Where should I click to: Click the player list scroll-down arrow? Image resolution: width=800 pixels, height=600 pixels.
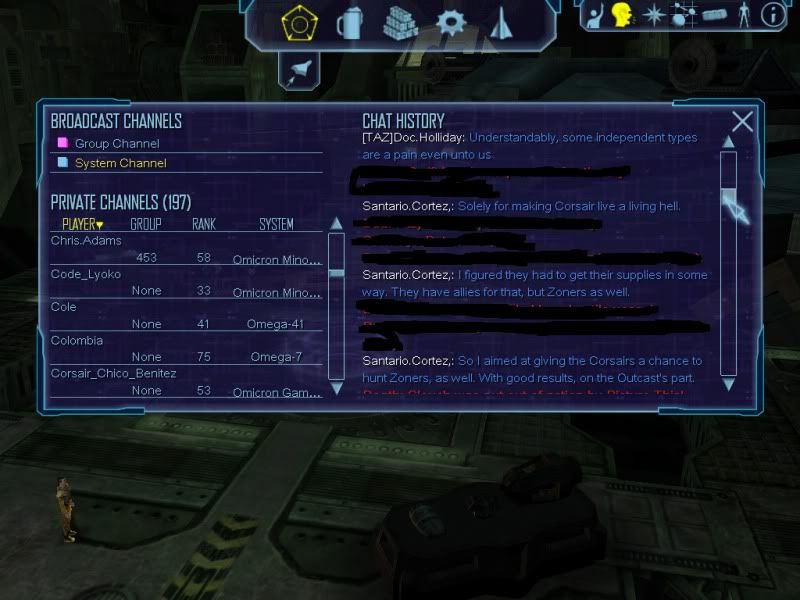pyautogui.click(x=337, y=387)
